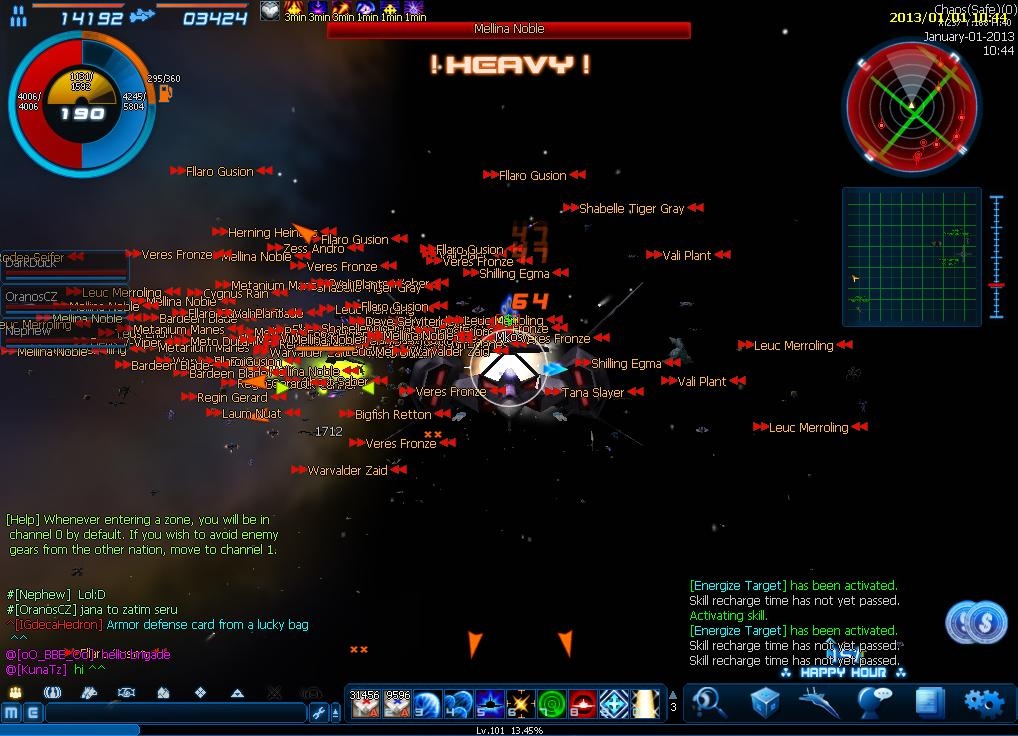Screen dimensions: 1018x736
Task: Select the hotbar slot showing 31456
Action: tap(364, 704)
